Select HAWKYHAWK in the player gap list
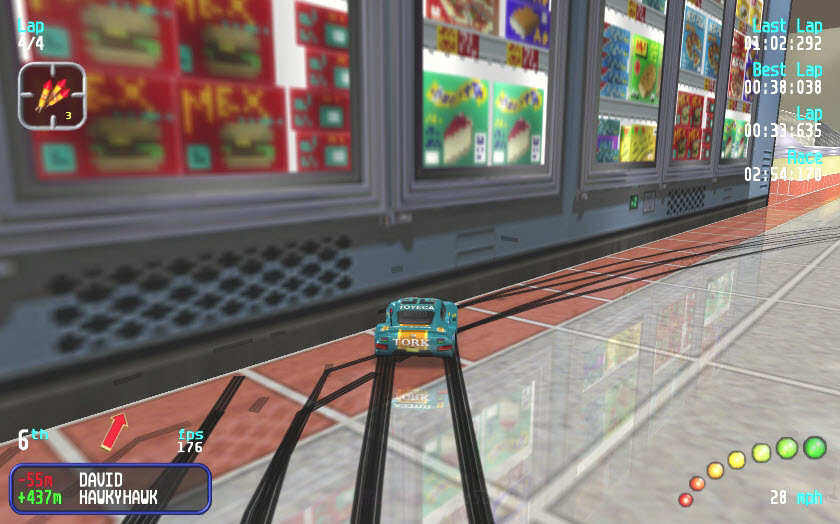The width and height of the screenshot is (840, 524). click(x=117, y=497)
